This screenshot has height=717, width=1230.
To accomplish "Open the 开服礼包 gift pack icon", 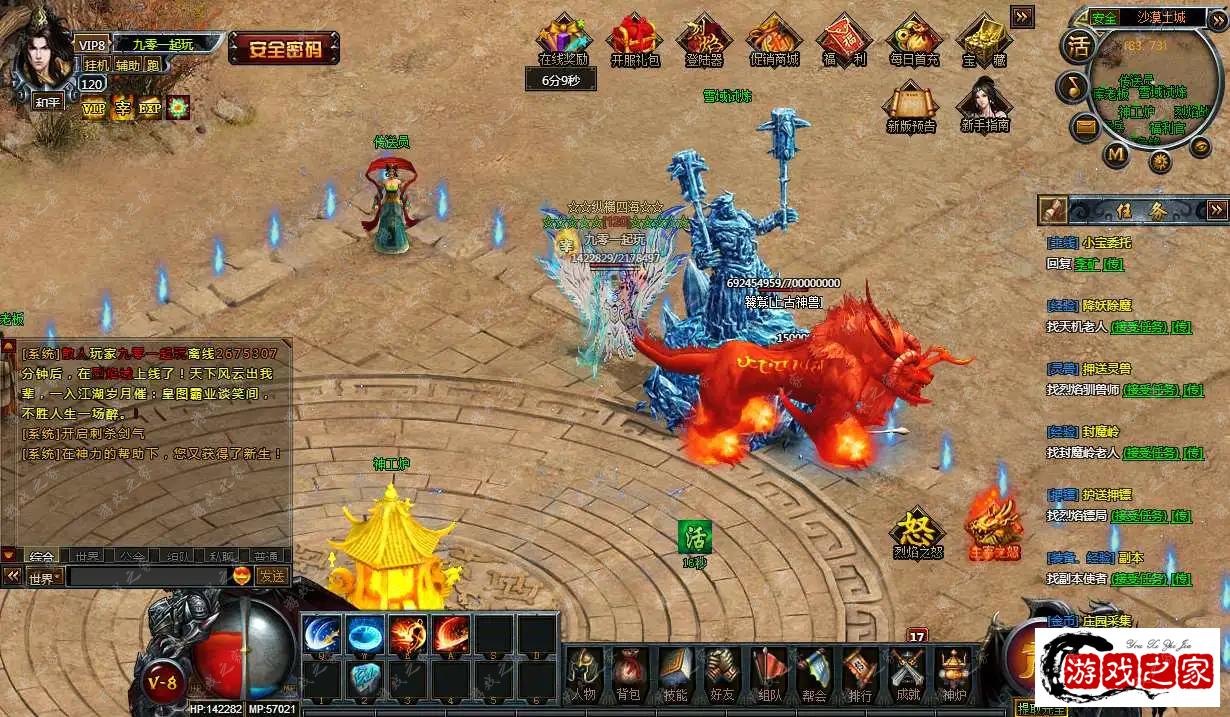I will click(634, 40).
